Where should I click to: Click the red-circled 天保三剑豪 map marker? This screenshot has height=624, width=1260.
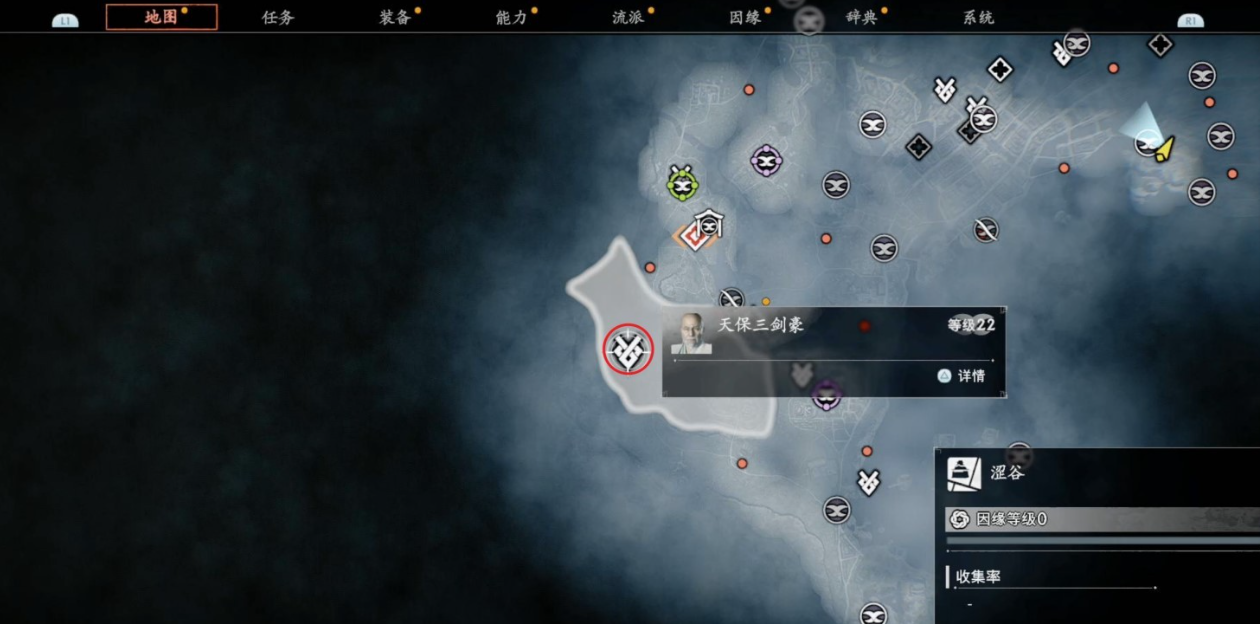628,349
